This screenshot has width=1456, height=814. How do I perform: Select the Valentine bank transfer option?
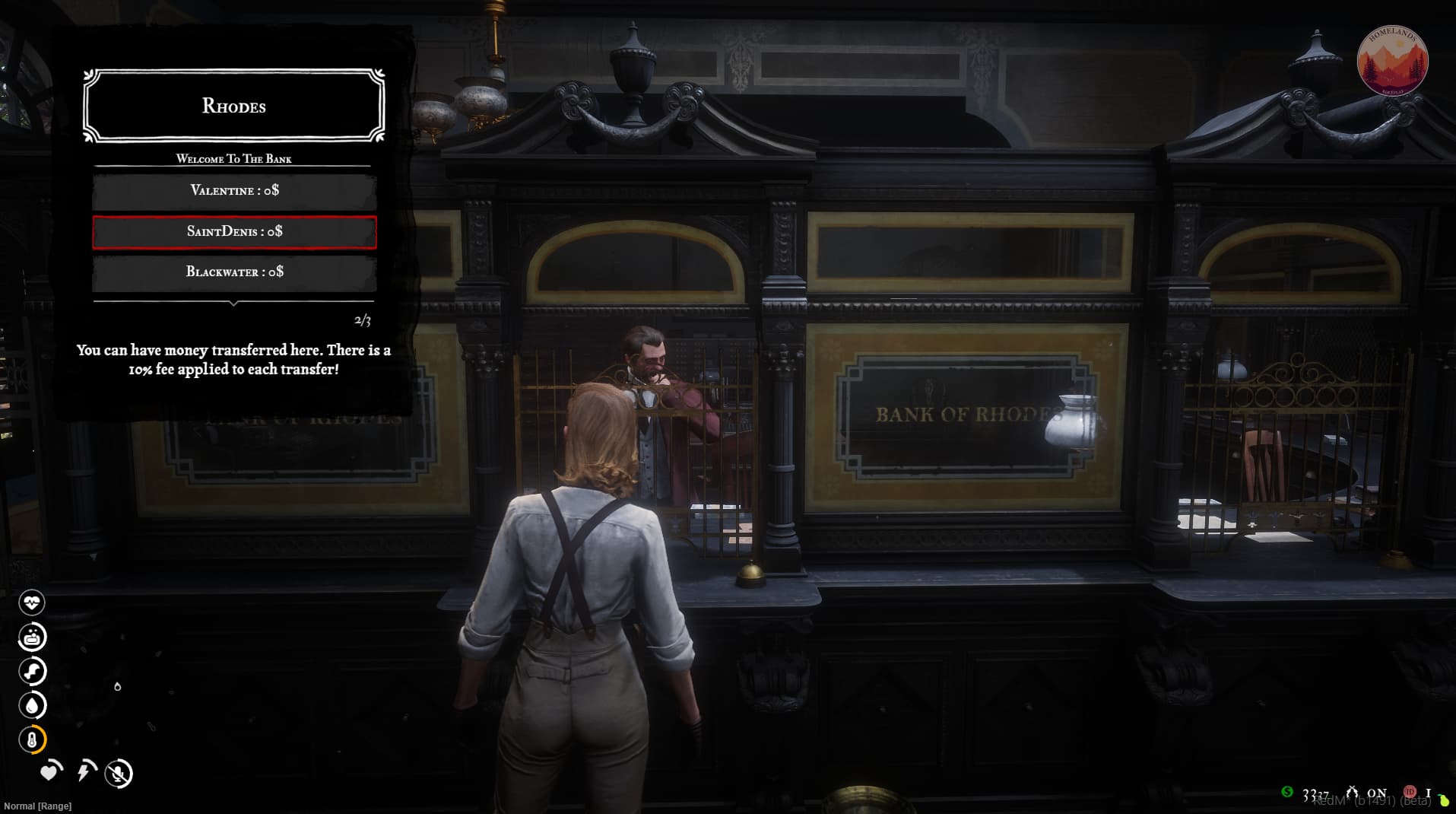[234, 190]
